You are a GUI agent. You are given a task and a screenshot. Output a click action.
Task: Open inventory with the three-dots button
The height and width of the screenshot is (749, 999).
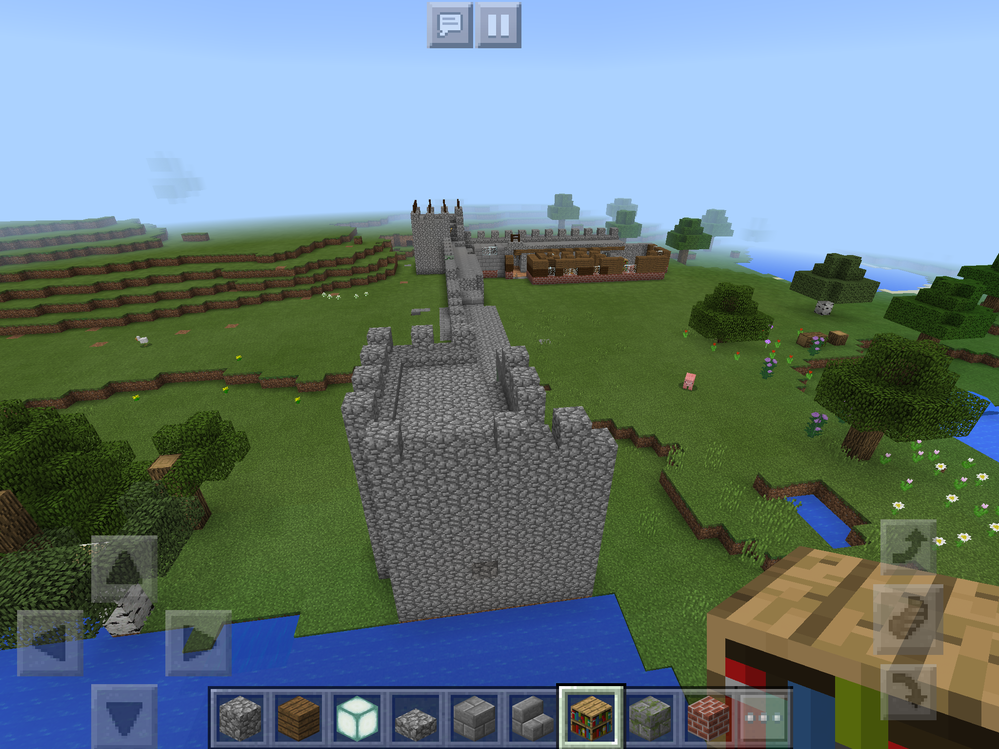click(764, 717)
